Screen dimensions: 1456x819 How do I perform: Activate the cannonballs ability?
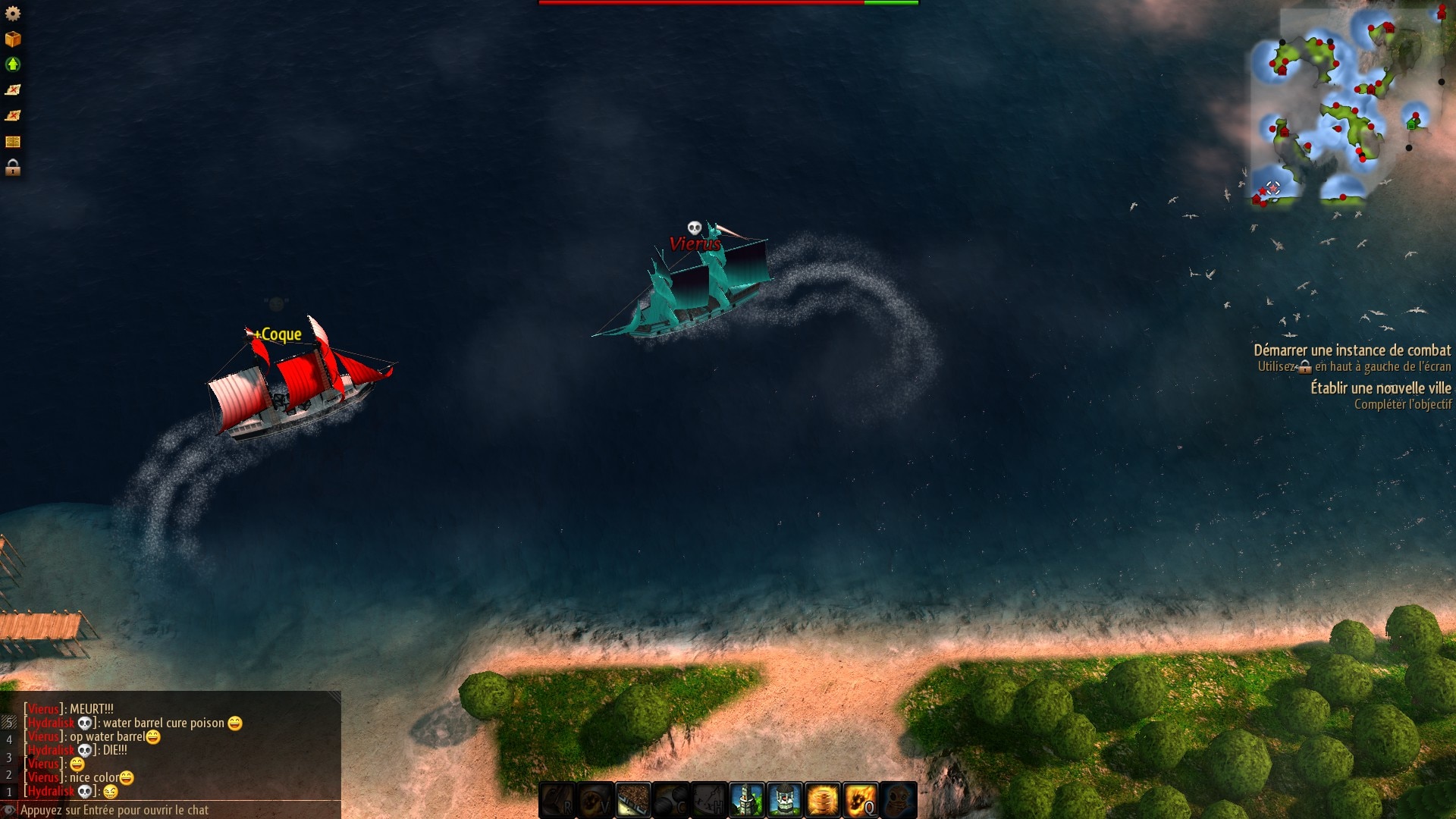click(671, 800)
